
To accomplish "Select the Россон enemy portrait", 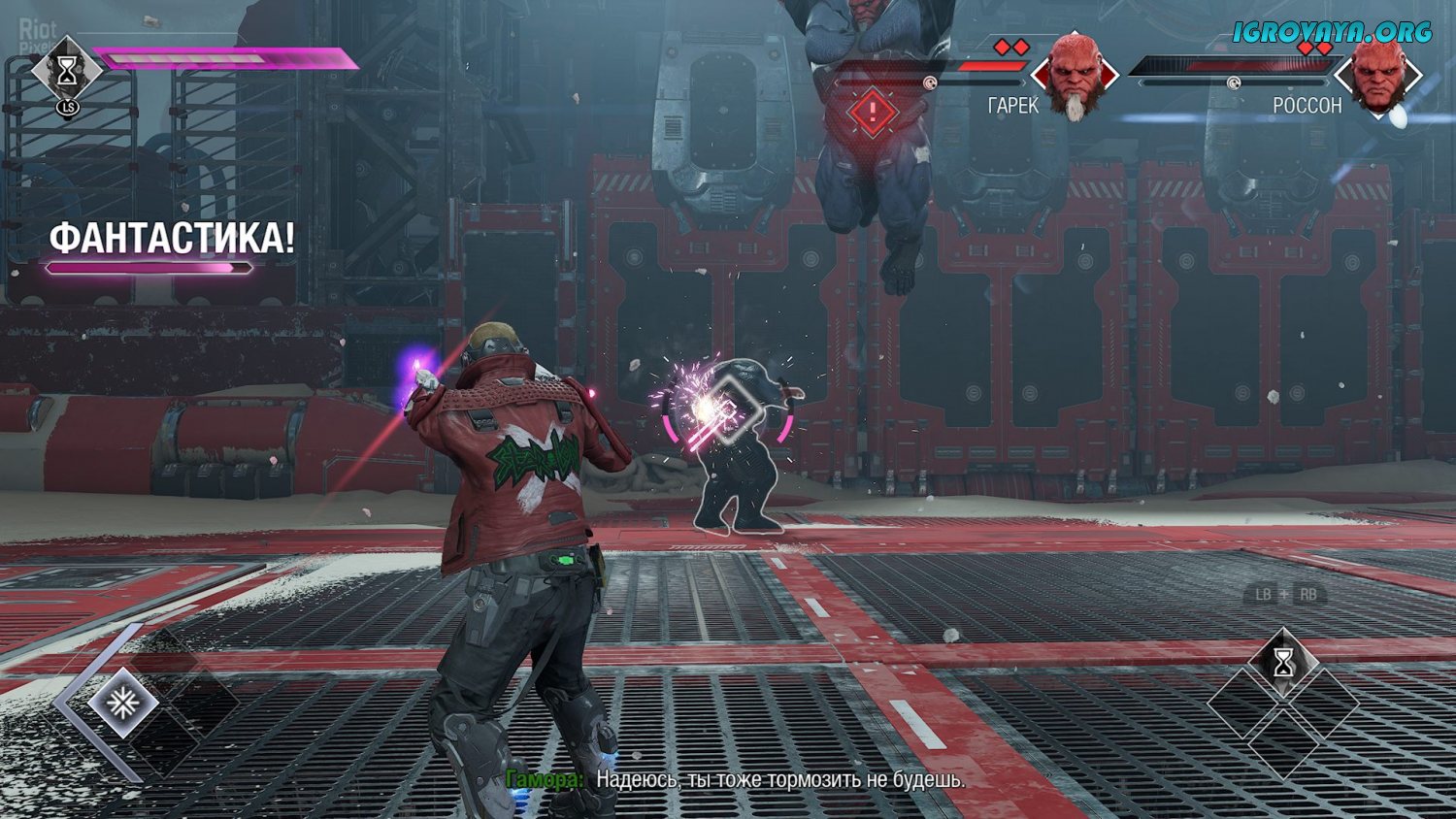I will point(1378,76).
